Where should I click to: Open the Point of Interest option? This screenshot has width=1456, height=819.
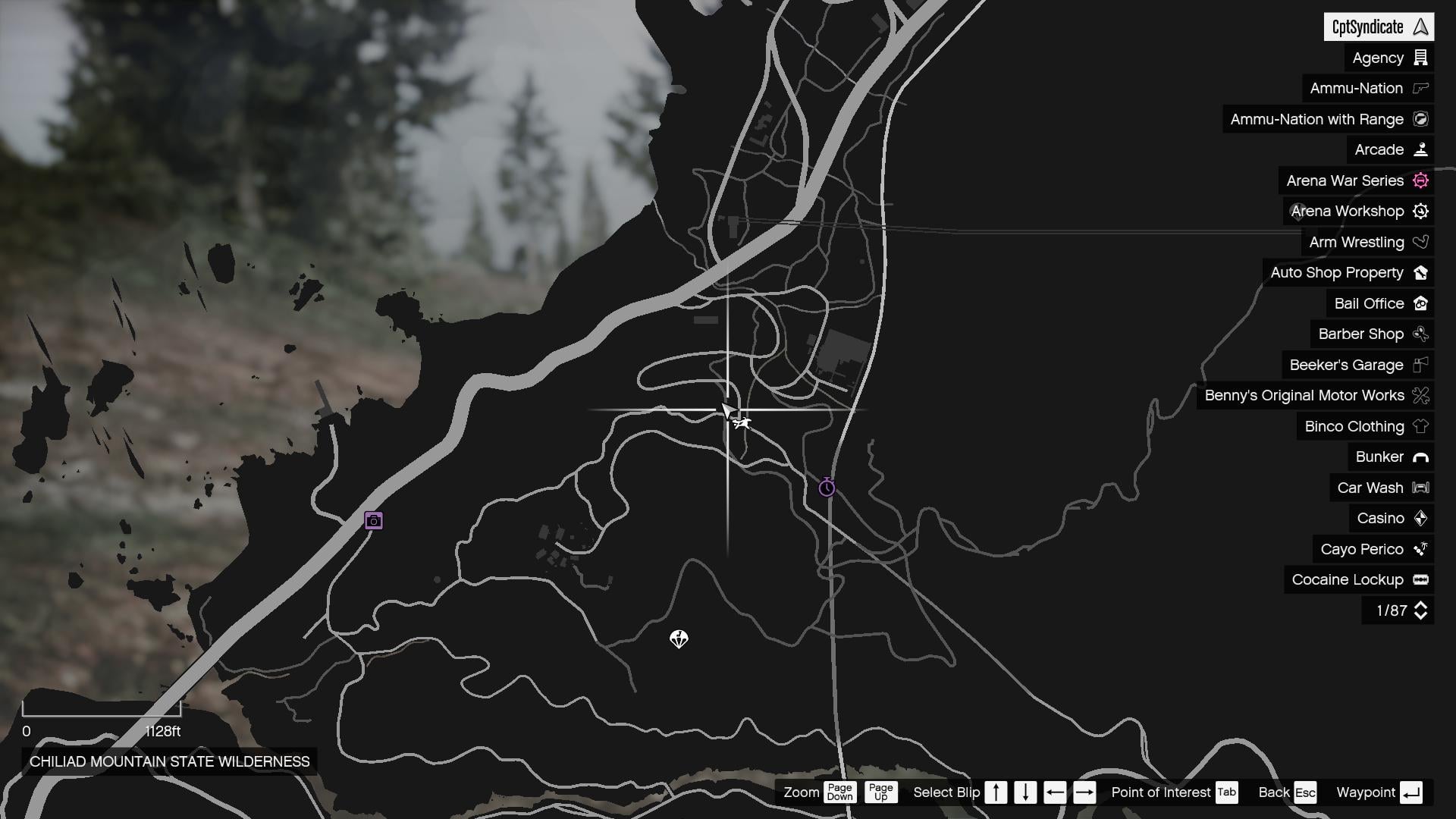coord(1226,792)
